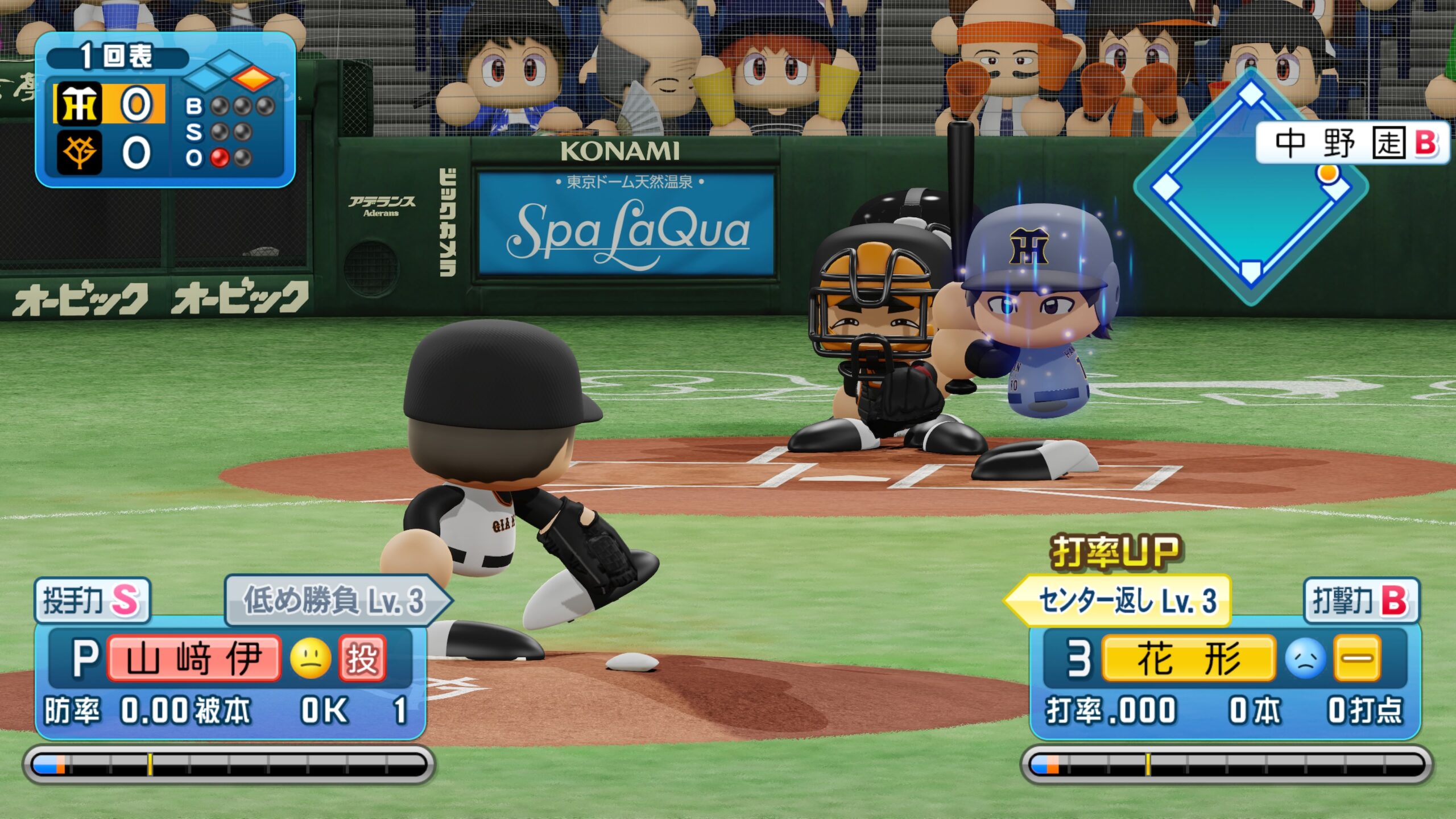This screenshot has width=1456, height=819.
Task: Select batter 花形 name plate
Action: coord(1188,659)
